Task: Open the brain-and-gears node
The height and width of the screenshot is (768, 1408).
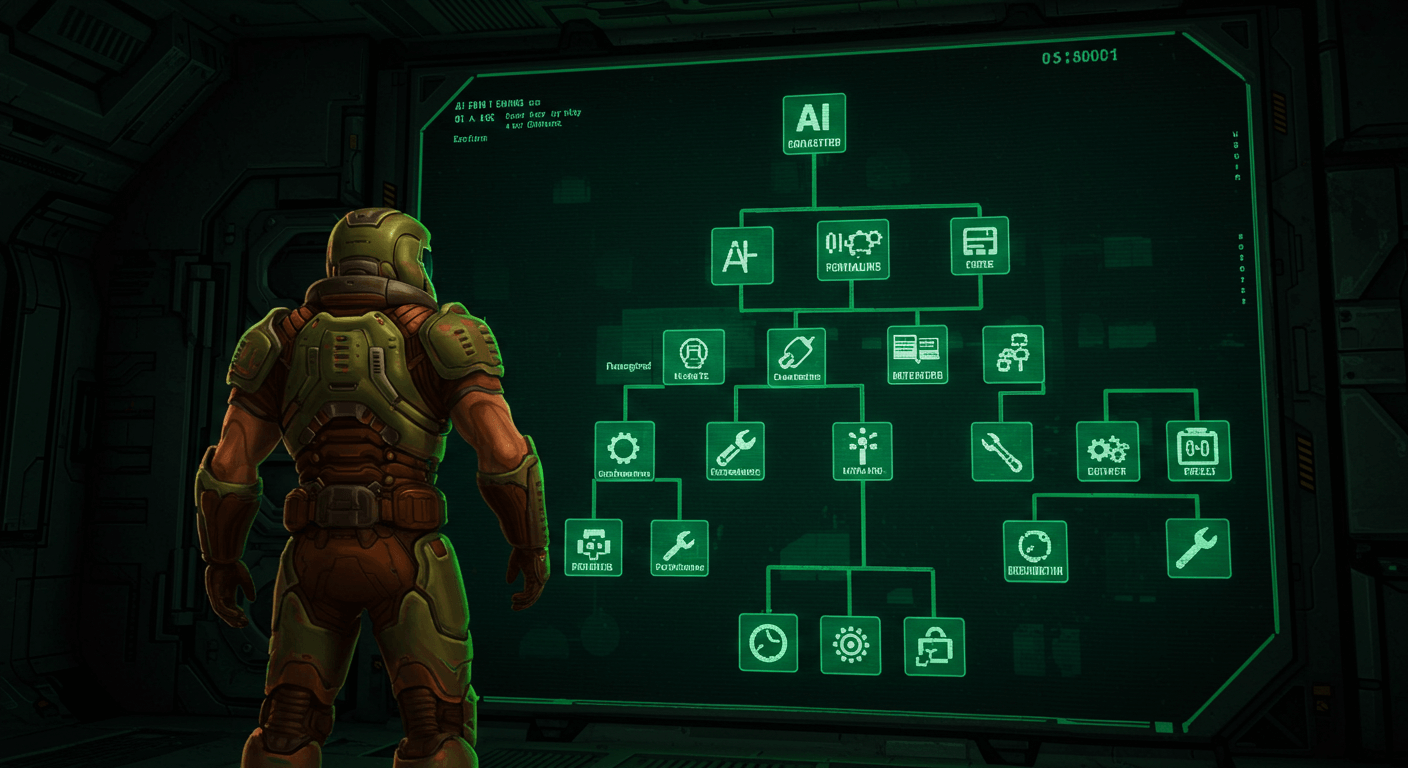Action: (x=852, y=249)
